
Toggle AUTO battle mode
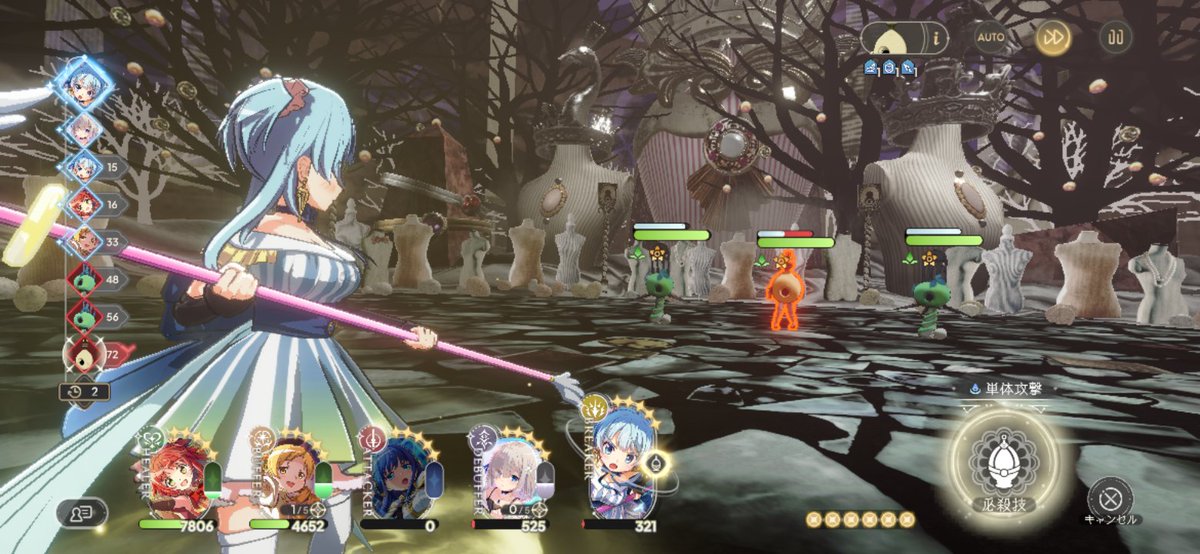pyautogui.click(x=990, y=37)
